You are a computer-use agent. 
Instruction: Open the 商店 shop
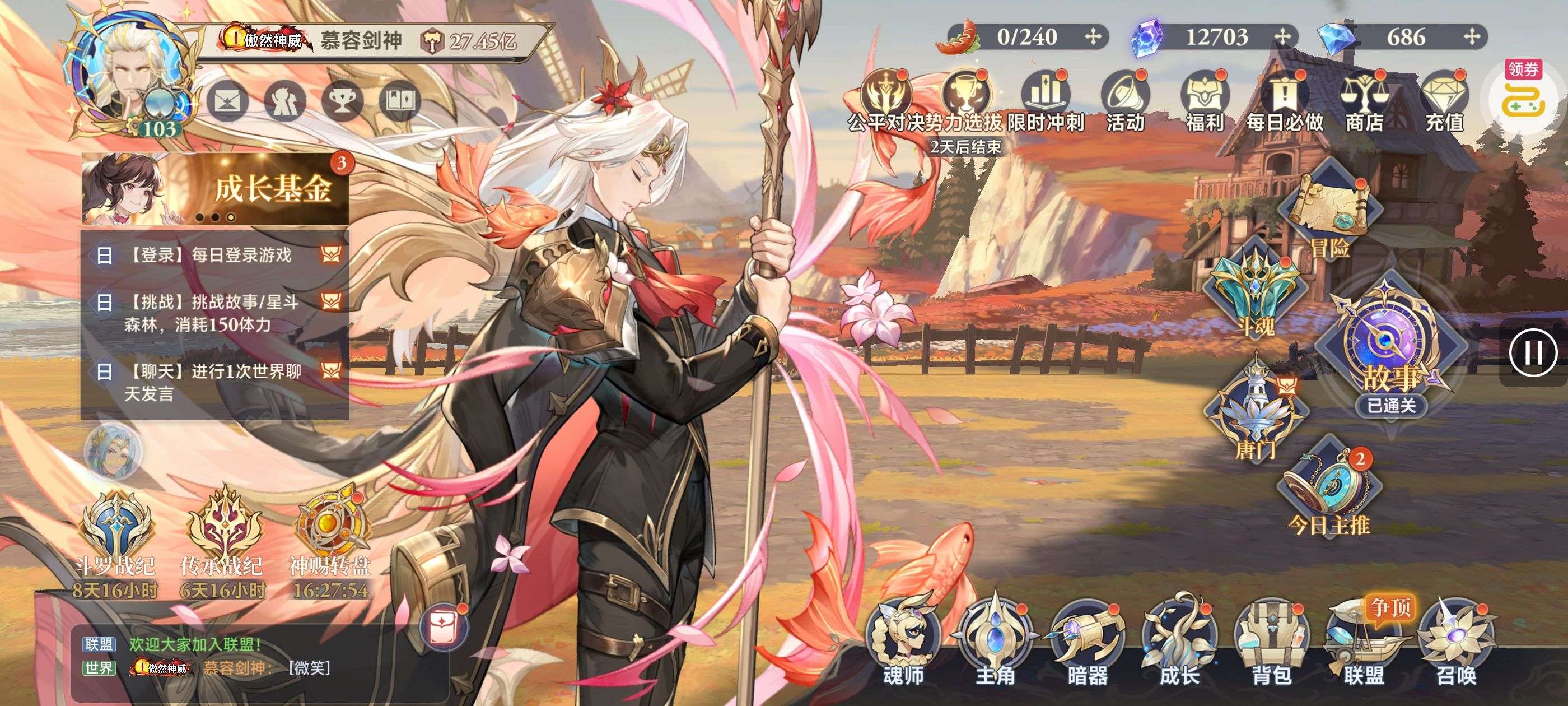1364,100
